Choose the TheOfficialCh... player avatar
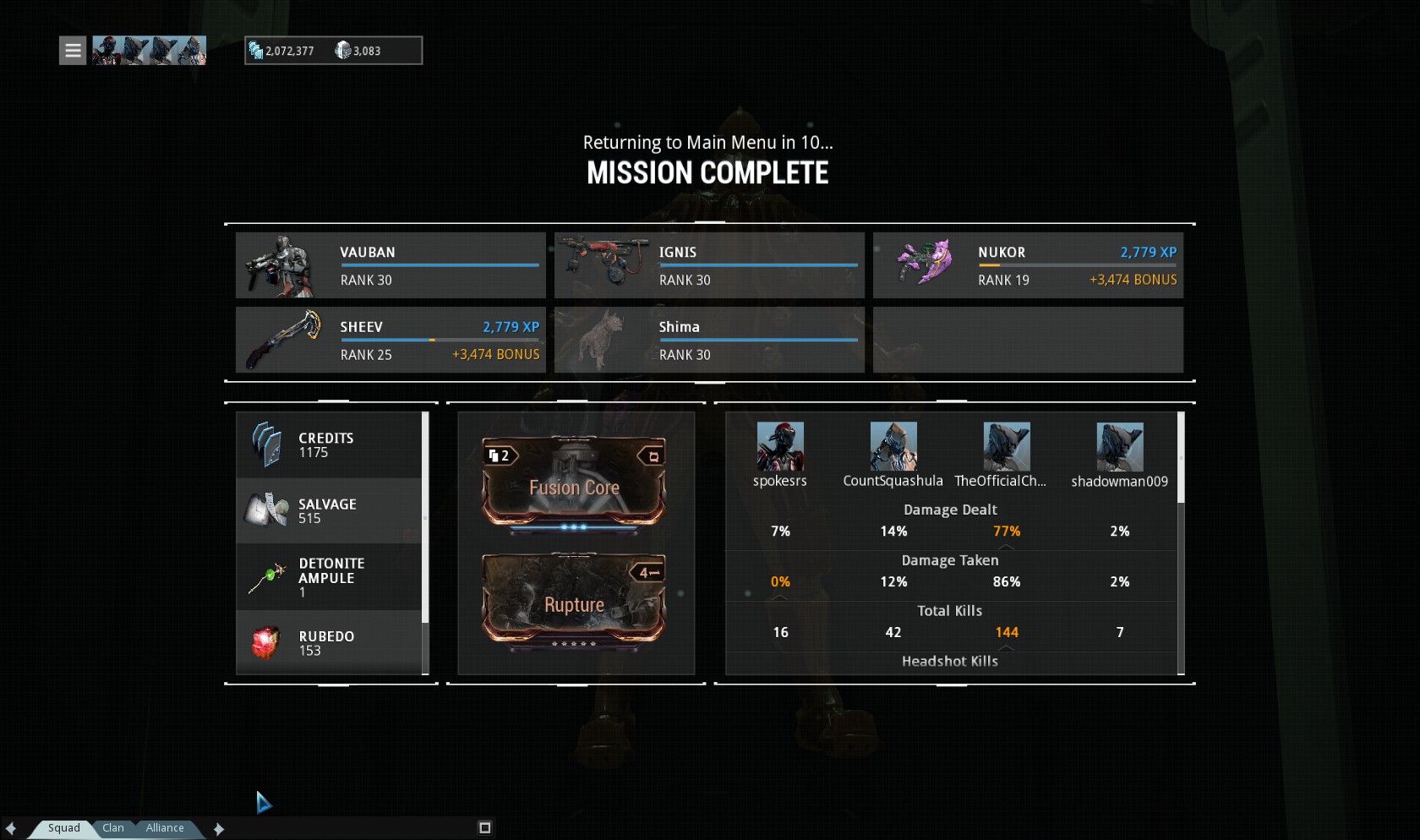This screenshot has height=840, width=1420. [x=1007, y=446]
